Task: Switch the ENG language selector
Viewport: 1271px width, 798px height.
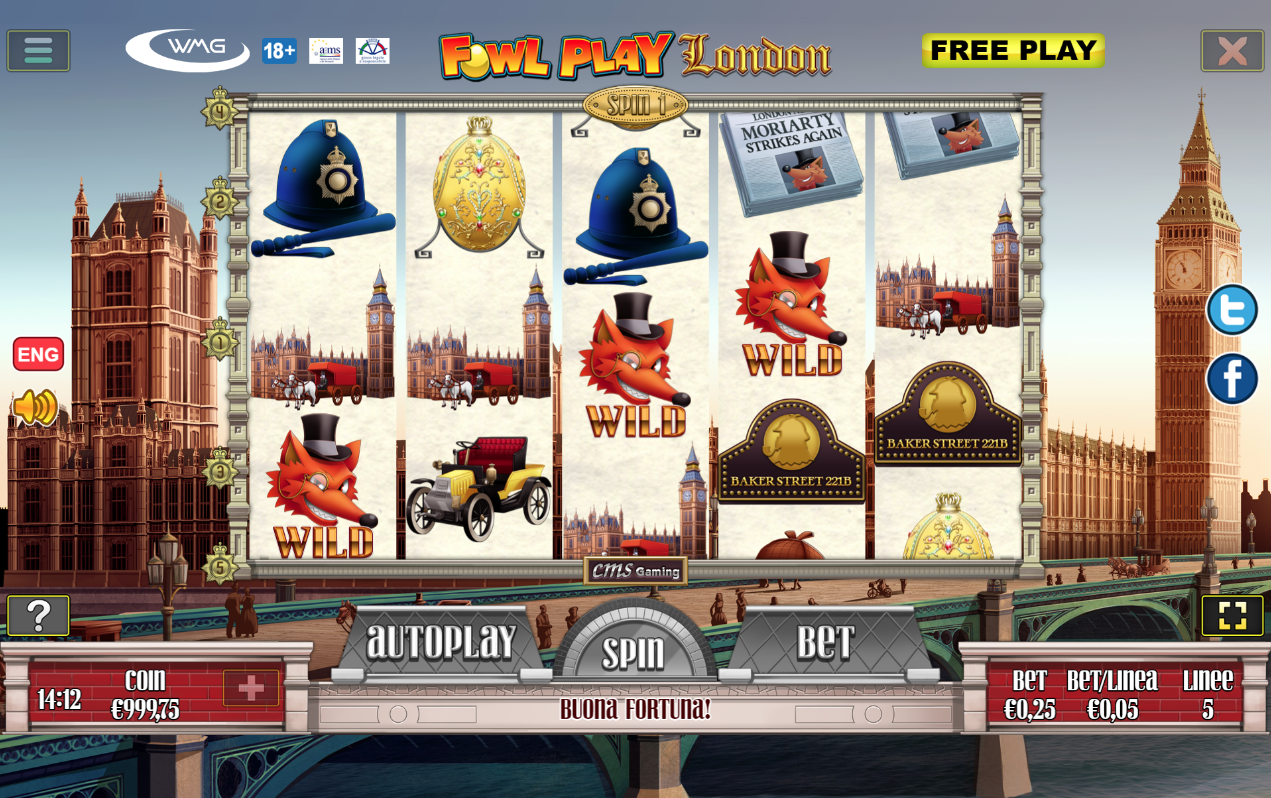Action: [x=38, y=354]
